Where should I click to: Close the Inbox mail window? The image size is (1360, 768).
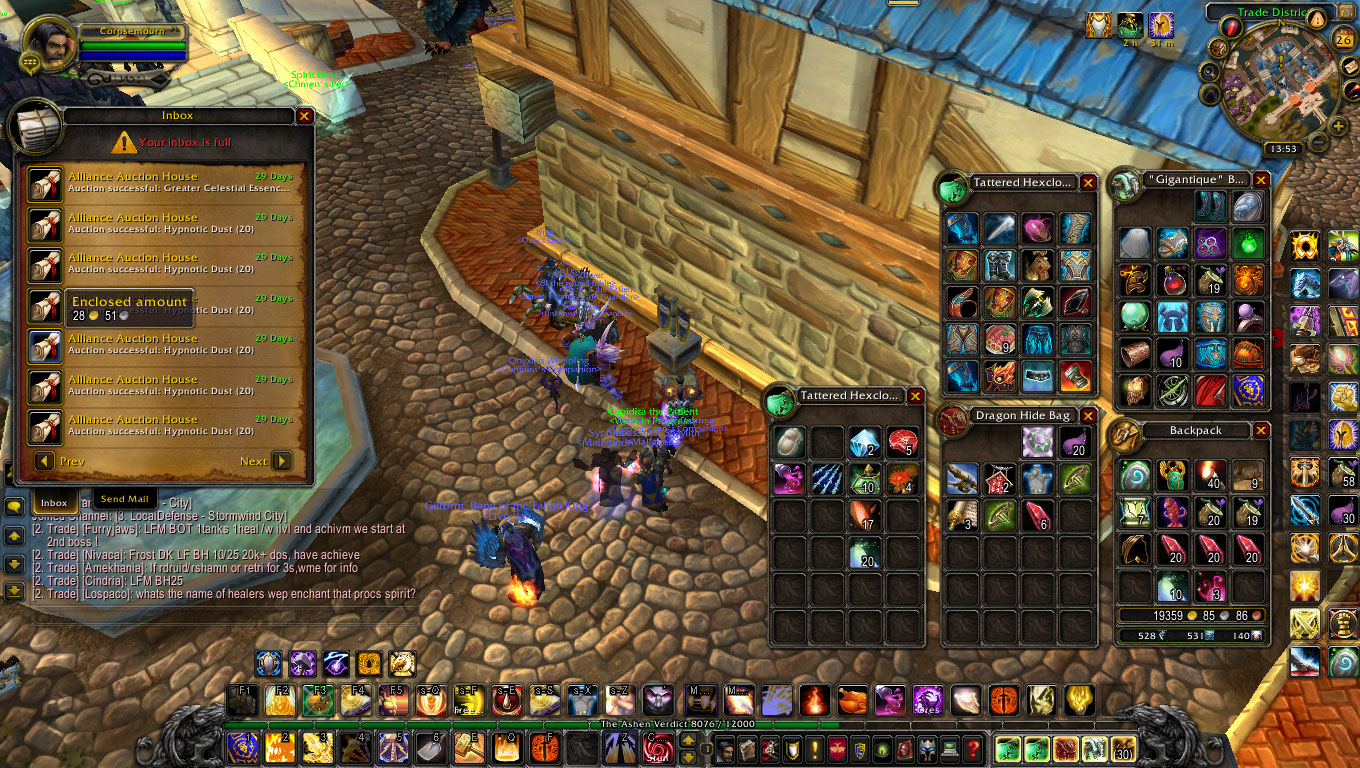click(305, 116)
